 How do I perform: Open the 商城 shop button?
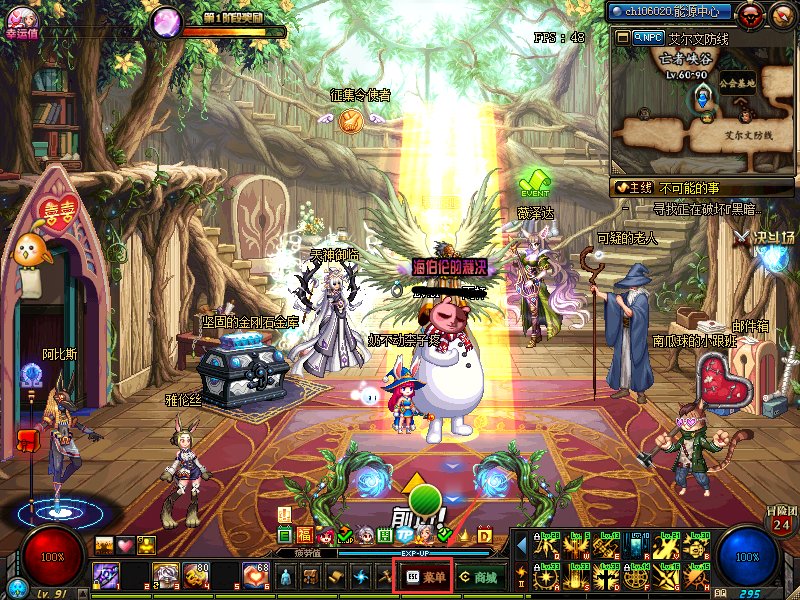(478, 576)
